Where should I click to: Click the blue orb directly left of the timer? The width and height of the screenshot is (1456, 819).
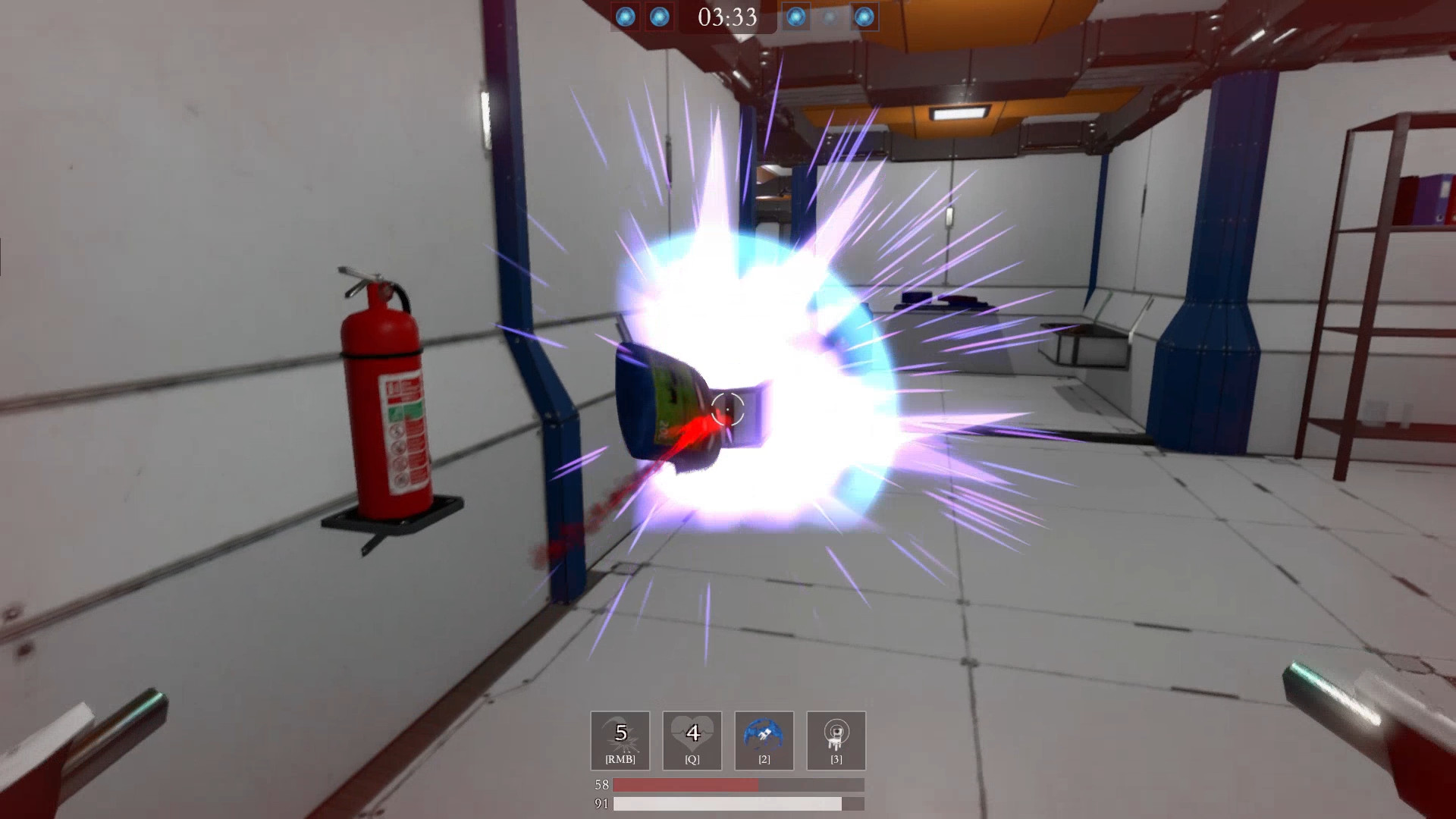coord(660,17)
